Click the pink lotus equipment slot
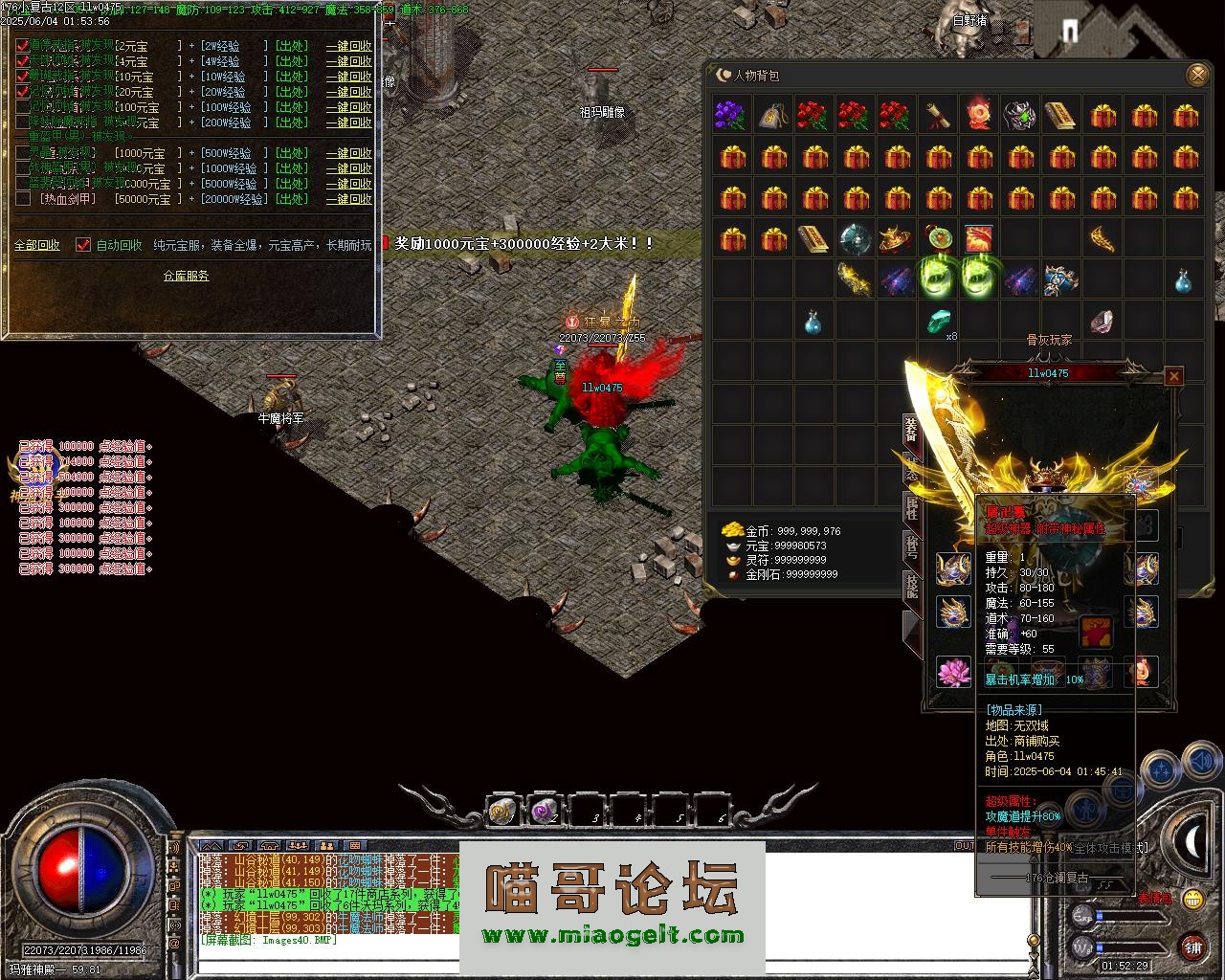This screenshot has height=980, width=1225. pos(952,672)
